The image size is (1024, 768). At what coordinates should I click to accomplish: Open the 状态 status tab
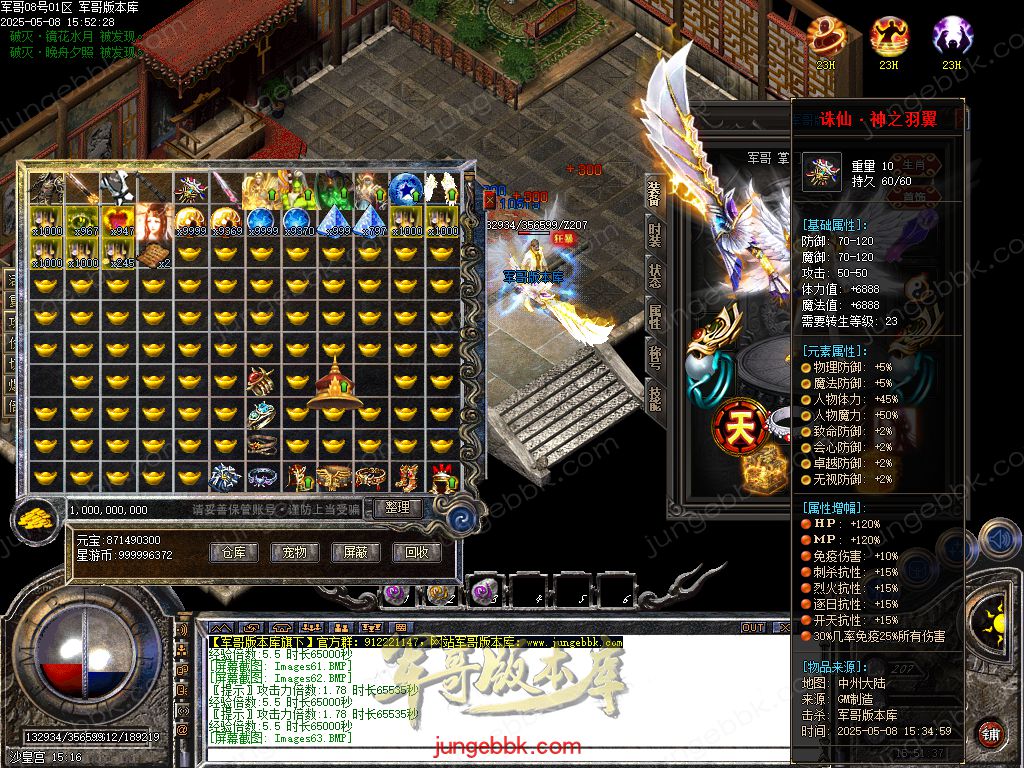click(x=654, y=276)
